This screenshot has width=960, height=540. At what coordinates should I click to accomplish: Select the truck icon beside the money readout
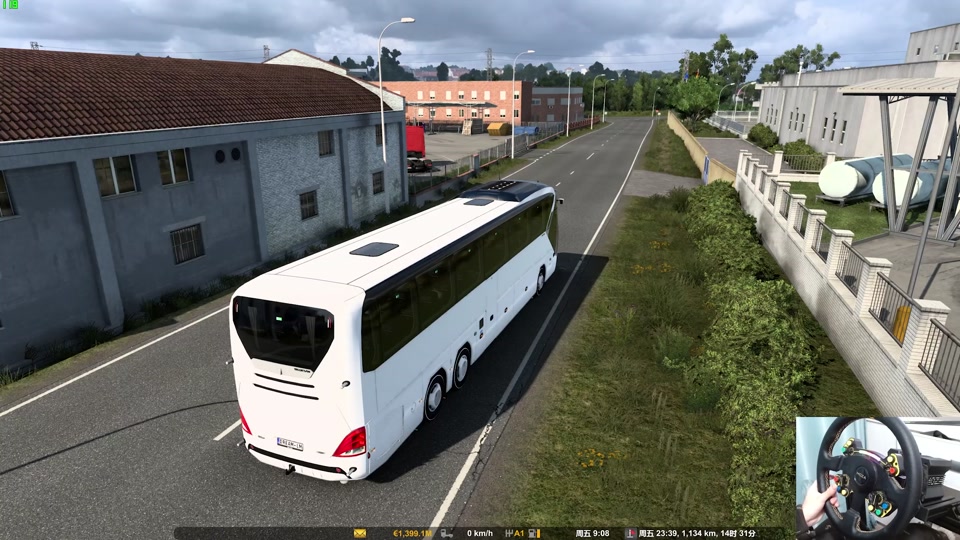click(x=446, y=534)
